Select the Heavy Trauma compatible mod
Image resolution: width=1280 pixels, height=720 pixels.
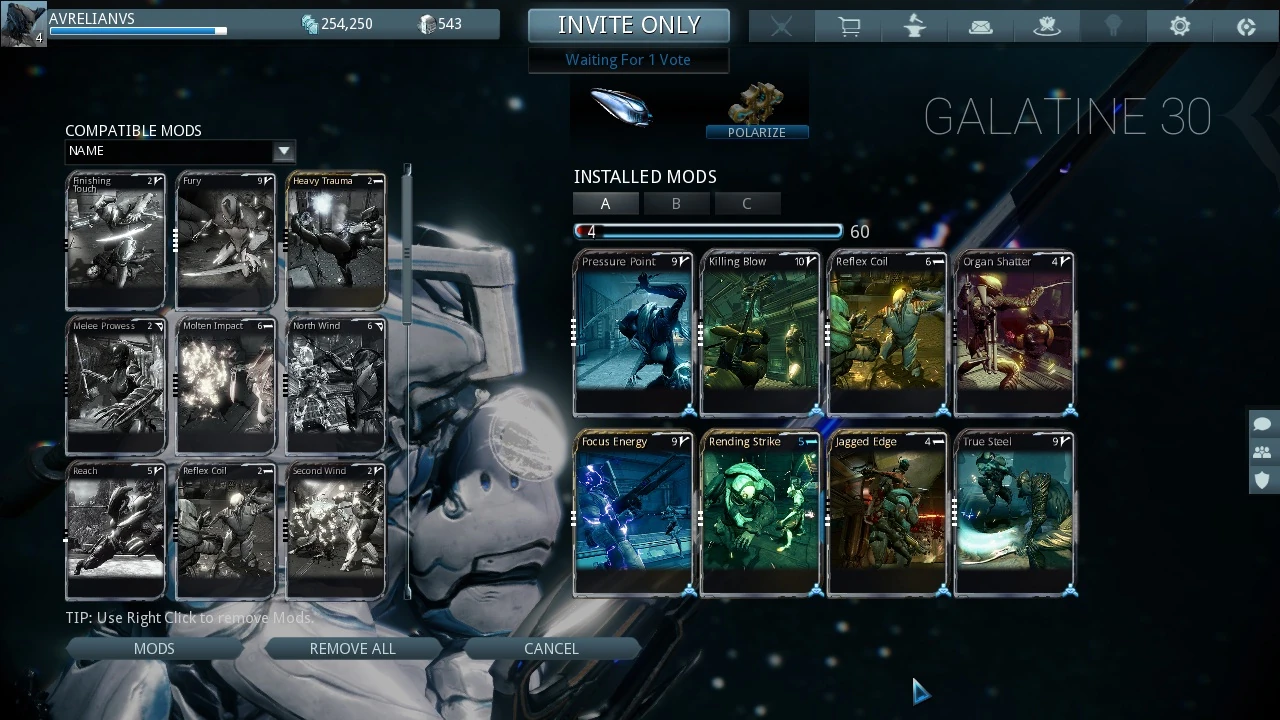point(336,241)
